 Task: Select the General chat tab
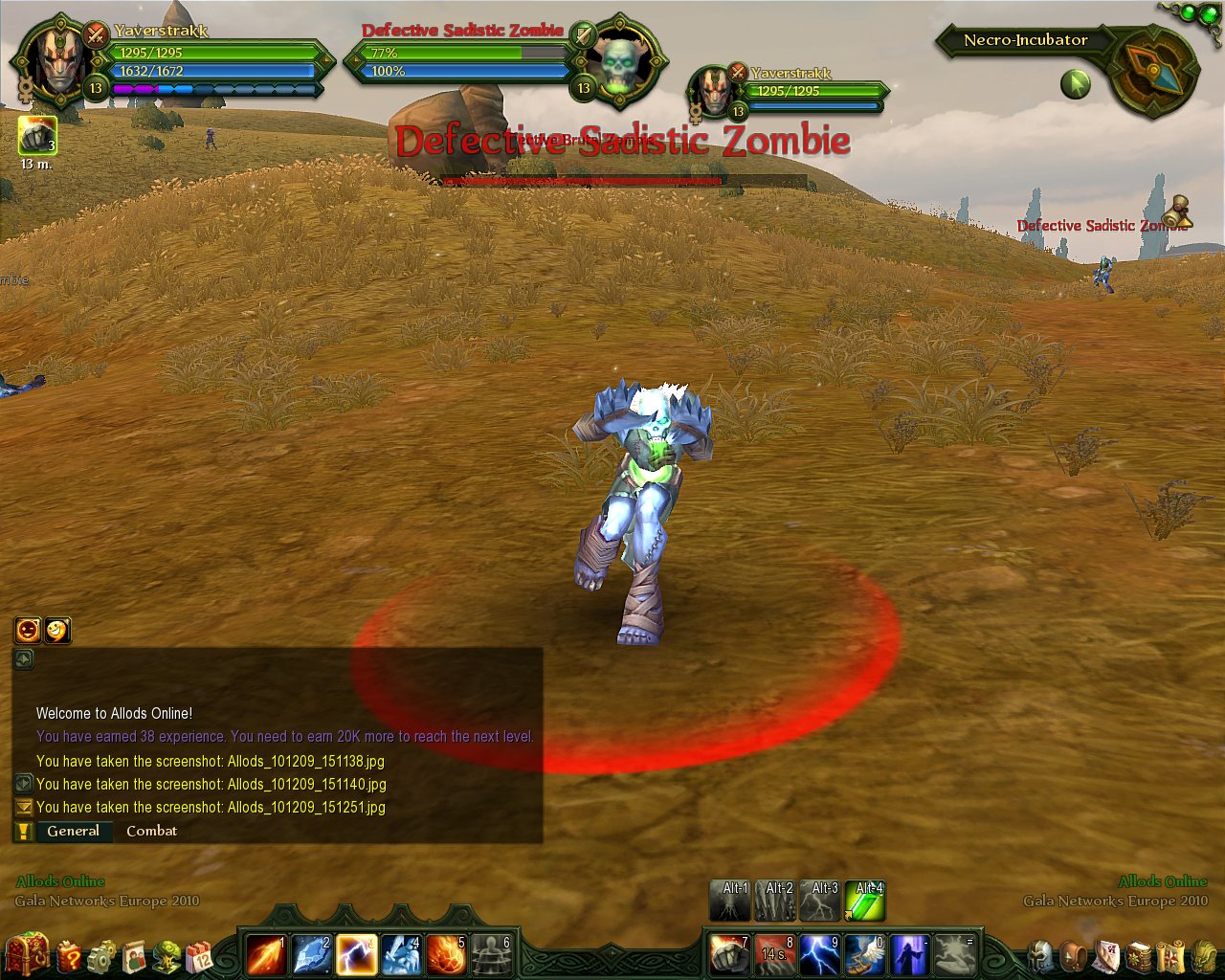73,831
